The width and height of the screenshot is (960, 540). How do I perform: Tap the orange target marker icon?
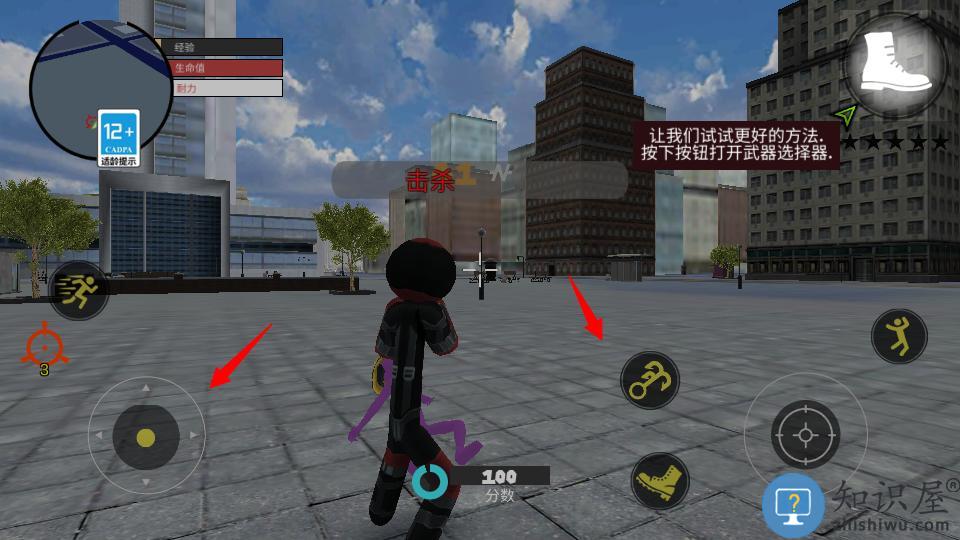click(44, 345)
